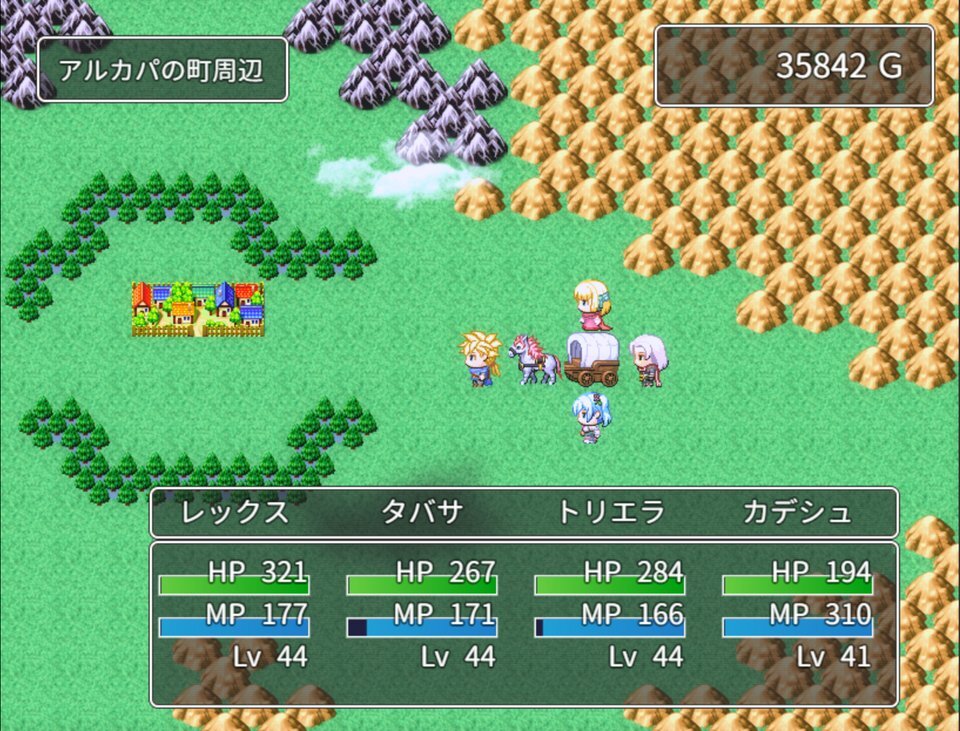
Task: Select party member レックス
Action: (x=235, y=513)
